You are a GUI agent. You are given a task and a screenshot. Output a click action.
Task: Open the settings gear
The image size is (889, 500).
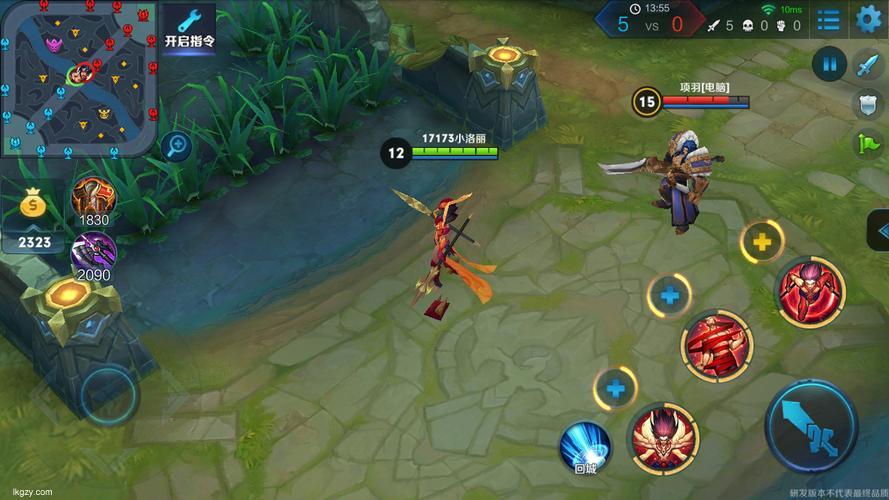[x=868, y=18]
